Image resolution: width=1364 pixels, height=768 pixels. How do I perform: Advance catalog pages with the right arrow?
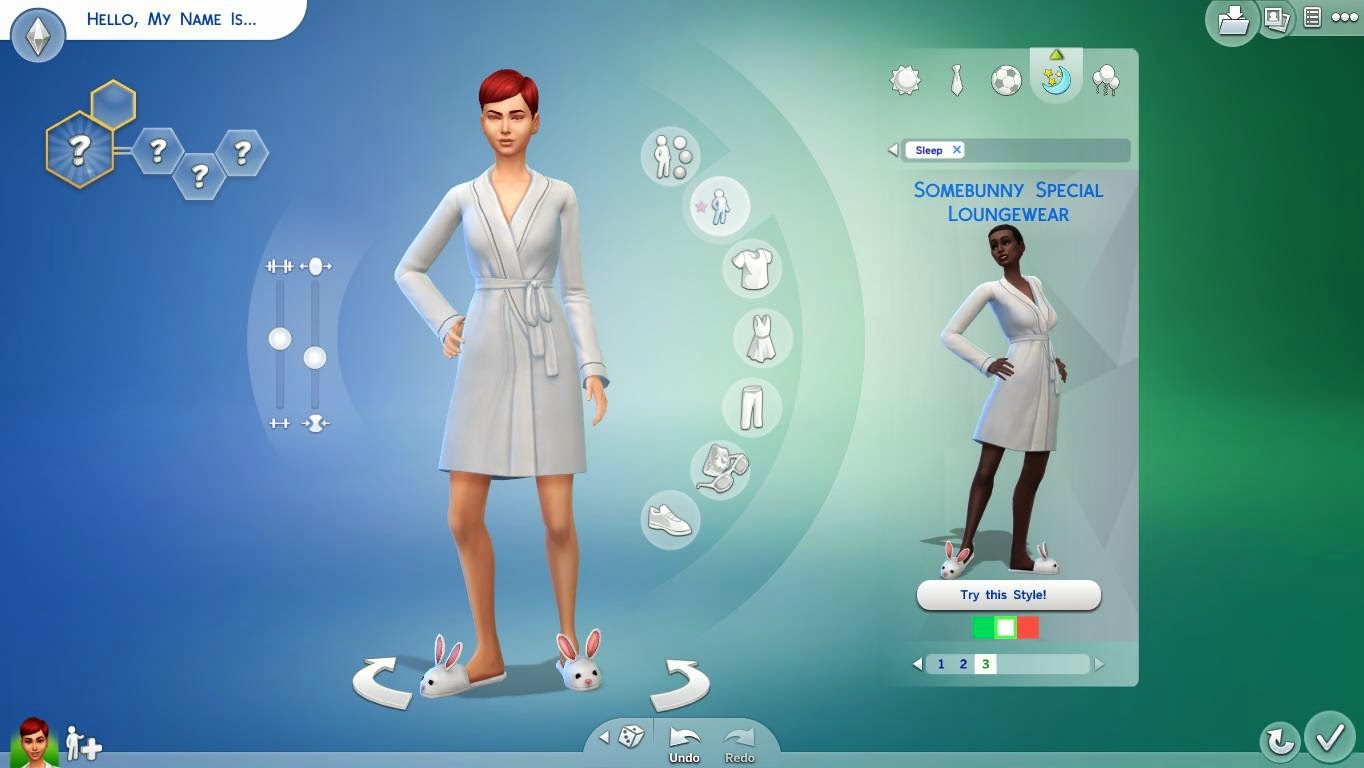click(1100, 663)
